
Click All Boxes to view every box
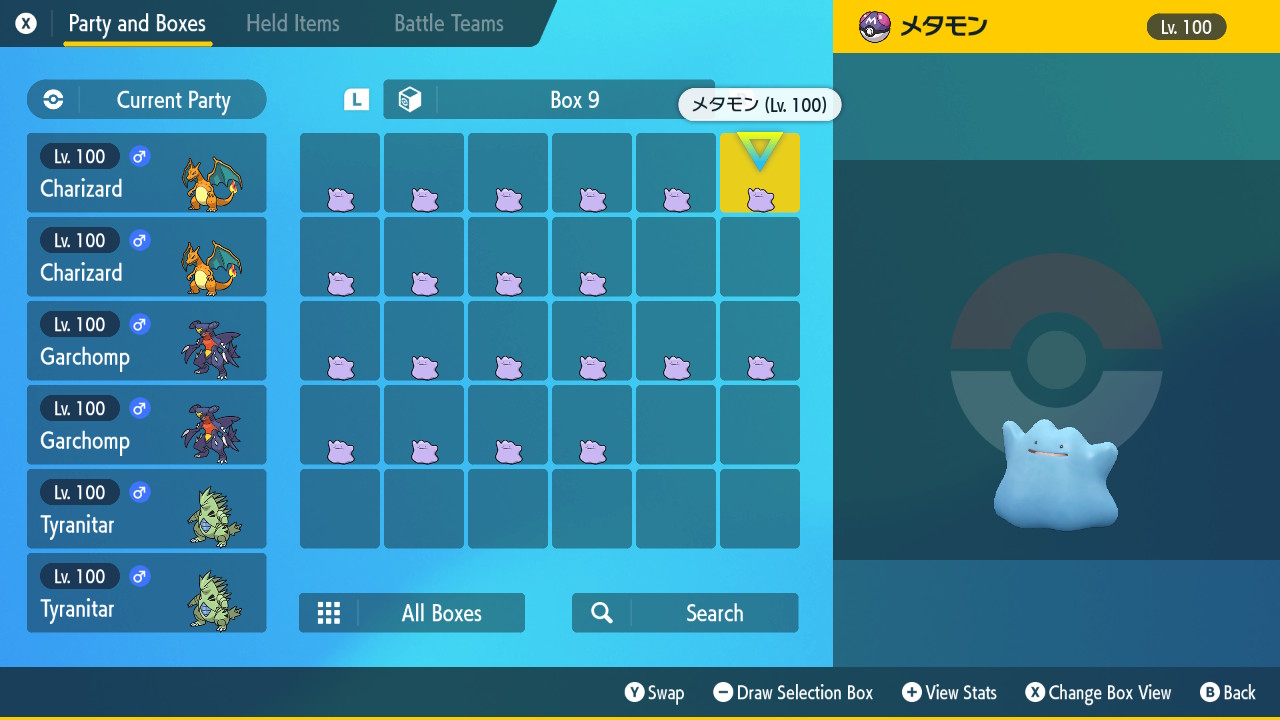440,612
